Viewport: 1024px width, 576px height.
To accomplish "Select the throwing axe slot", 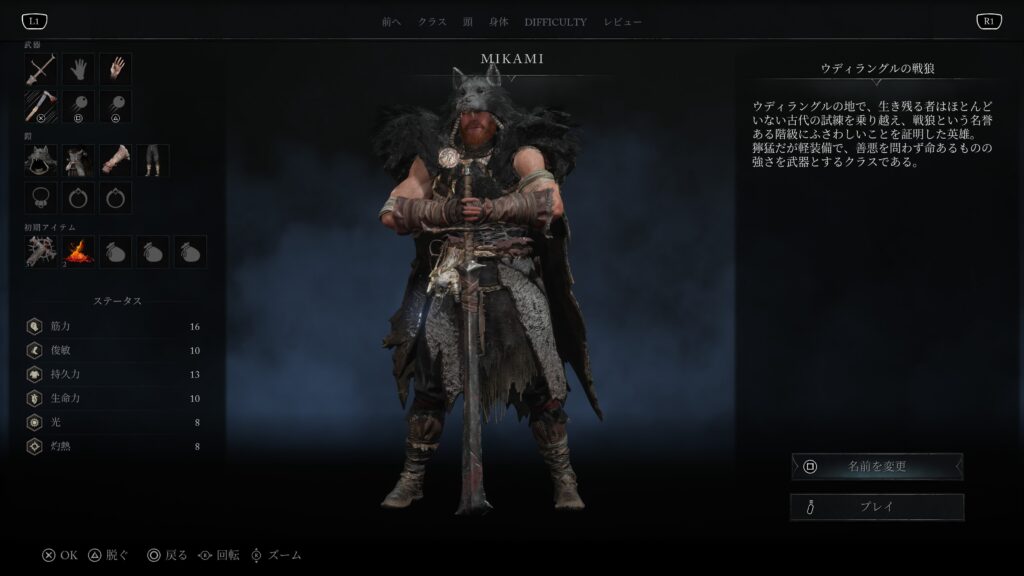I will coord(41,106).
